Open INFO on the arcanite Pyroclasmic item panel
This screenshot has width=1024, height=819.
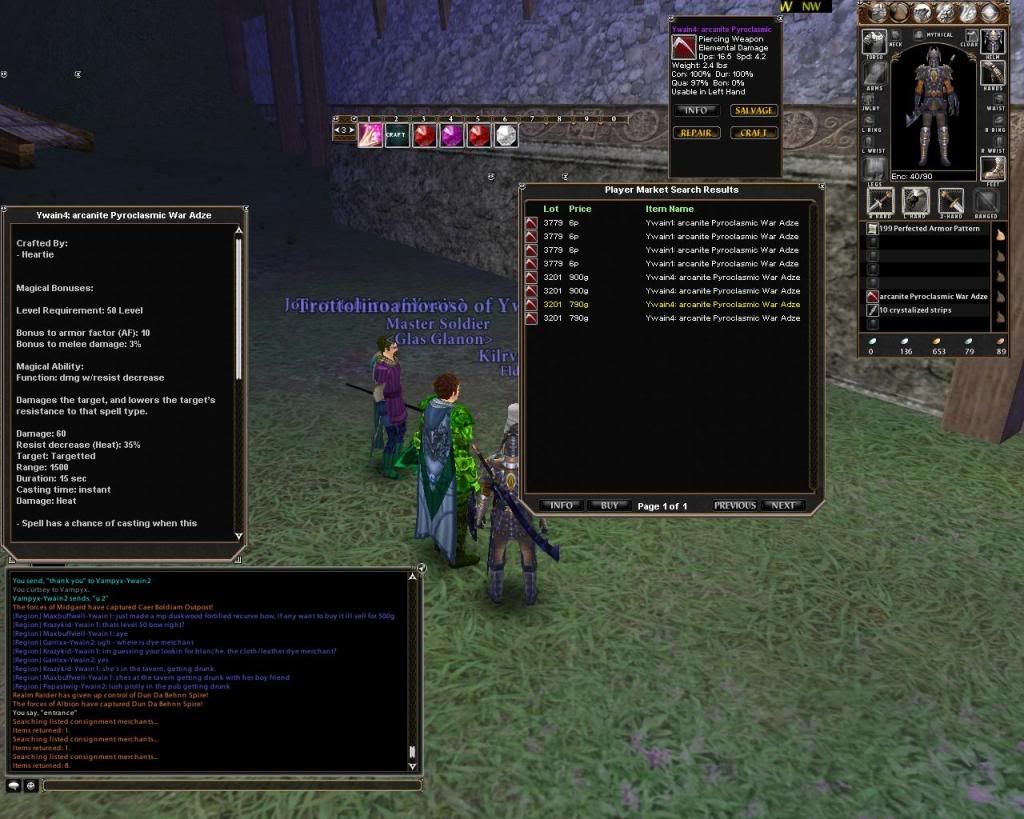tap(696, 110)
